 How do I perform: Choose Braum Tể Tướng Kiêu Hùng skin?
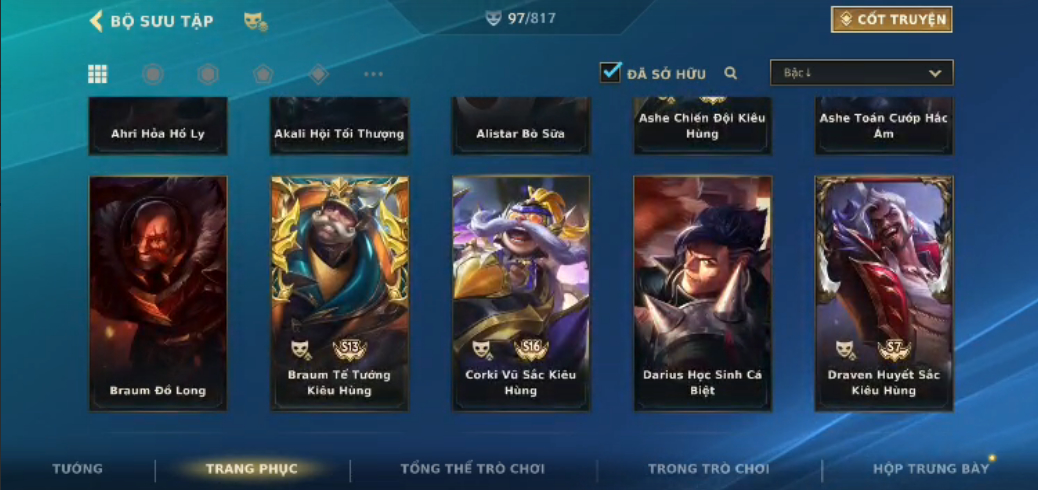click(x=340, y=293)
